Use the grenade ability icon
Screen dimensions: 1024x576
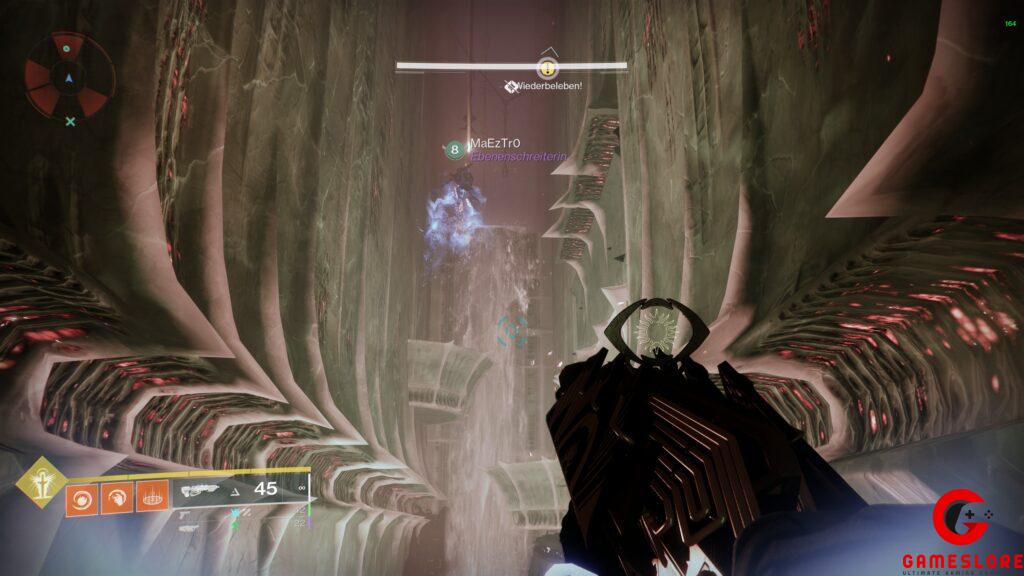point(82,497)
